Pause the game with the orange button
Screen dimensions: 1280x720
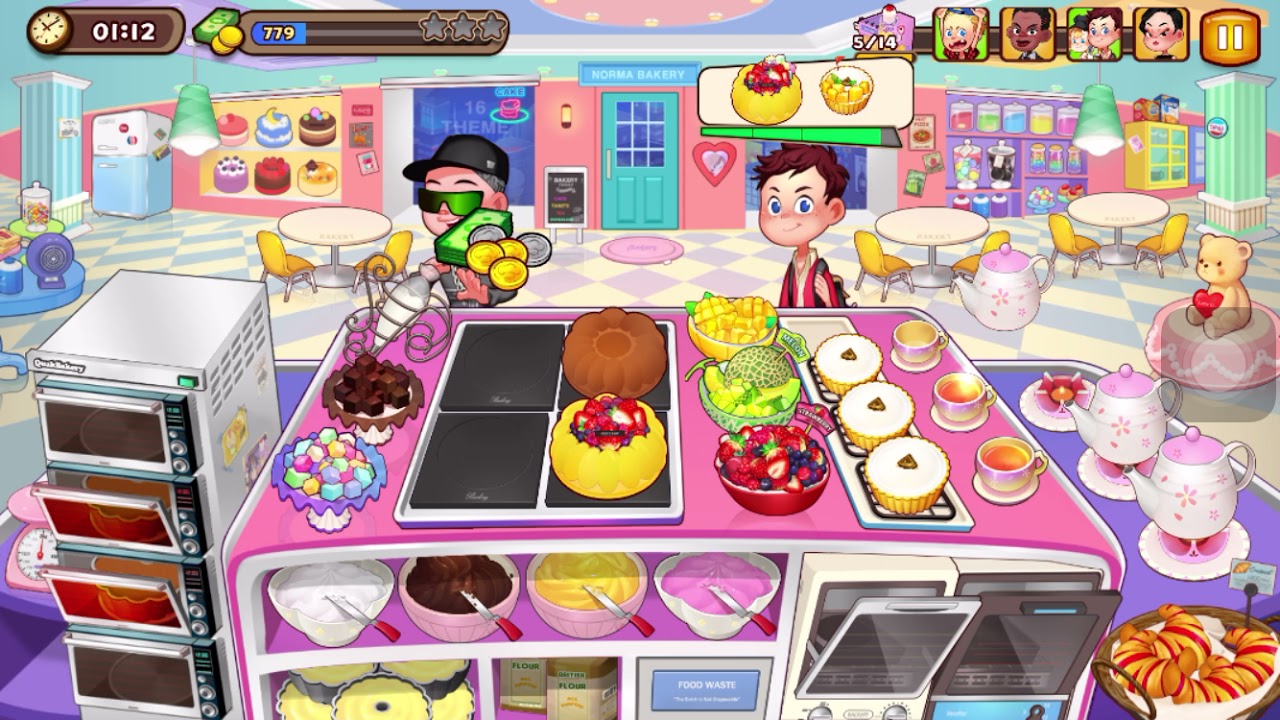pyautogui.click(x=1229, y=37)
